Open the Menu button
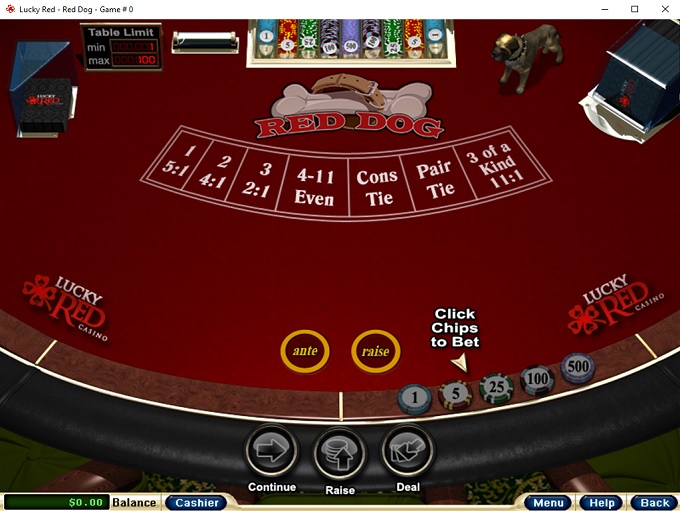 548,502
